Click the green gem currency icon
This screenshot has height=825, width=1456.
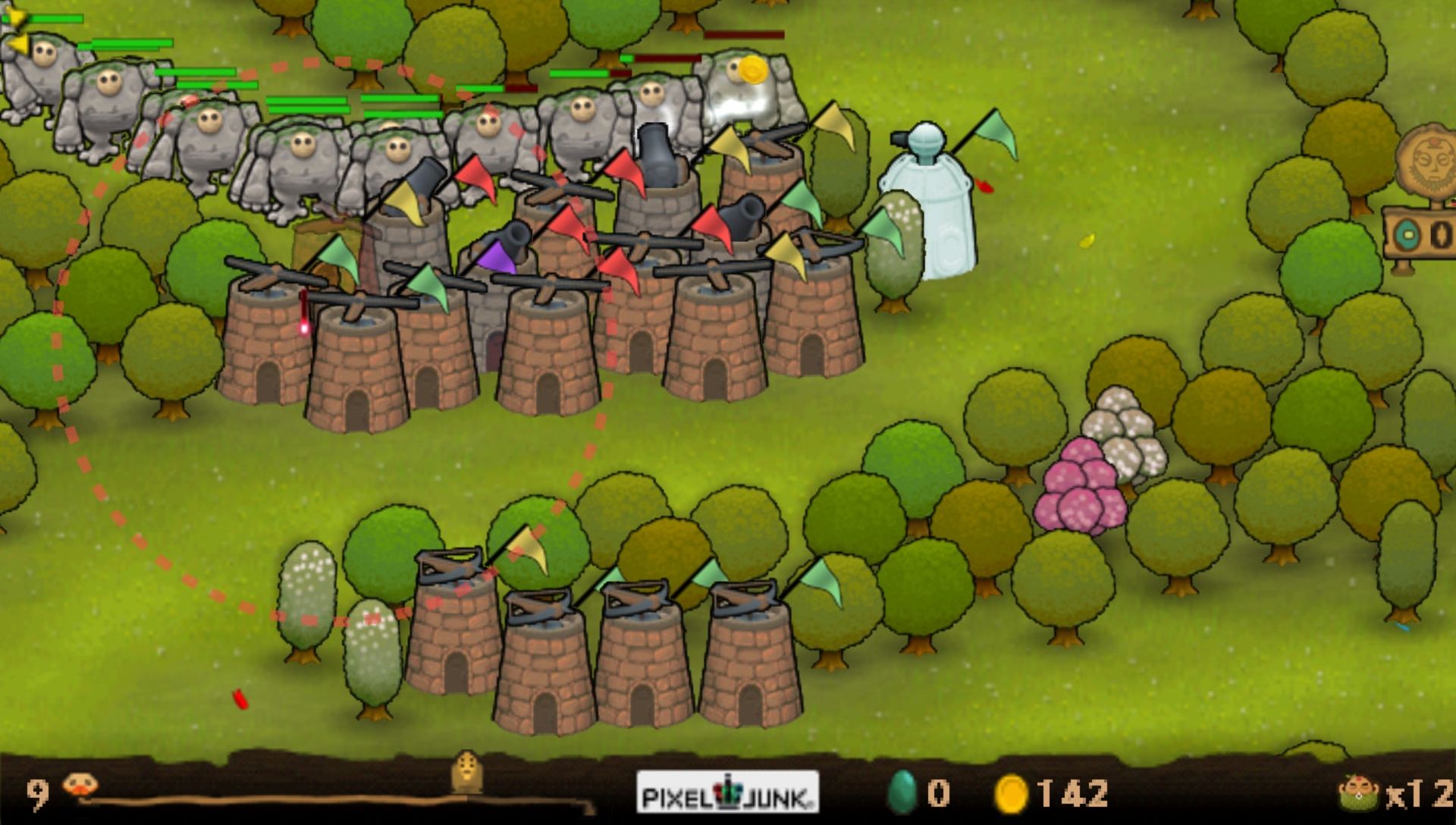[902, 793]
